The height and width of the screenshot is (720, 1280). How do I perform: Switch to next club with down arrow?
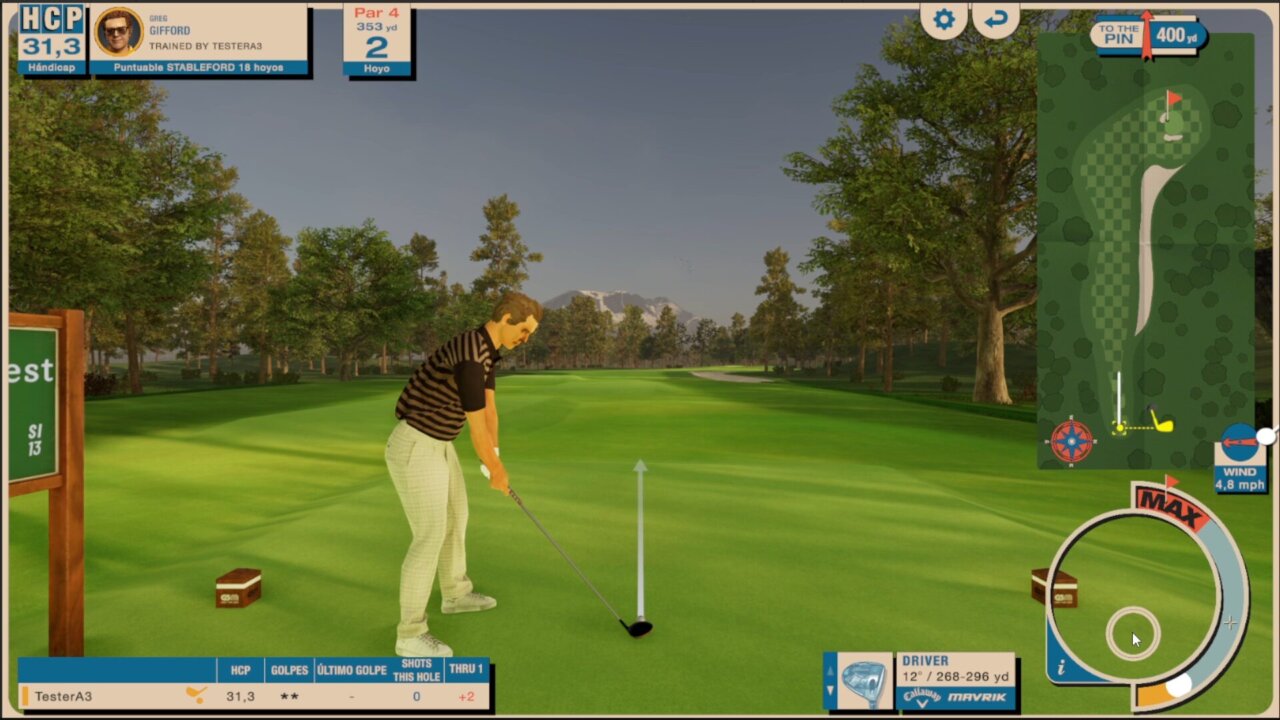[x=830, y=691]
